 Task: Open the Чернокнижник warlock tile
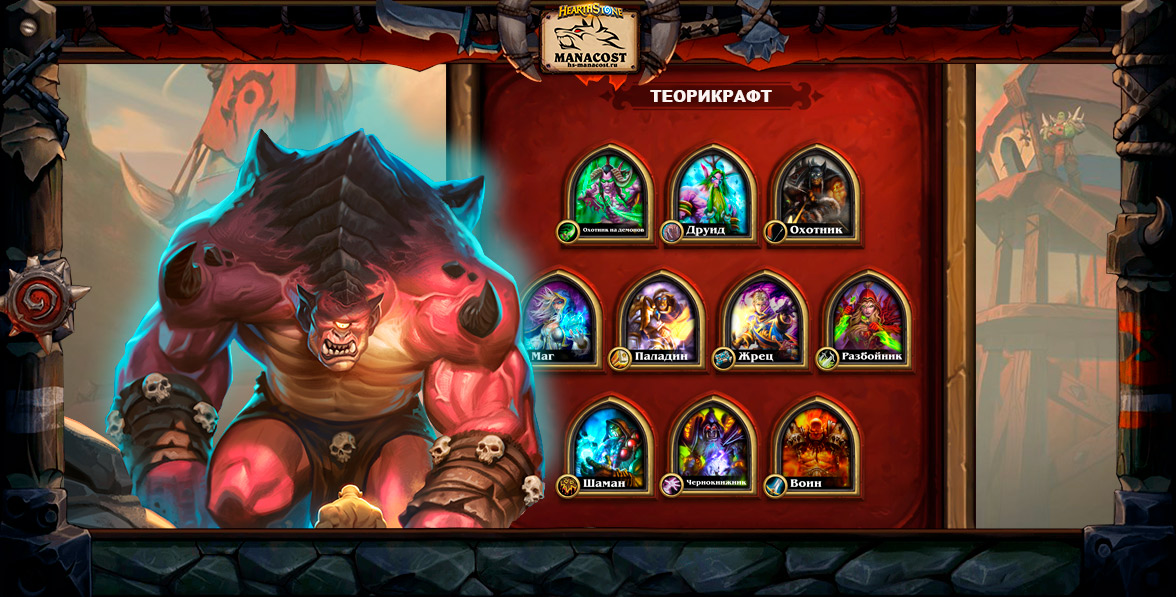[713, 443]
